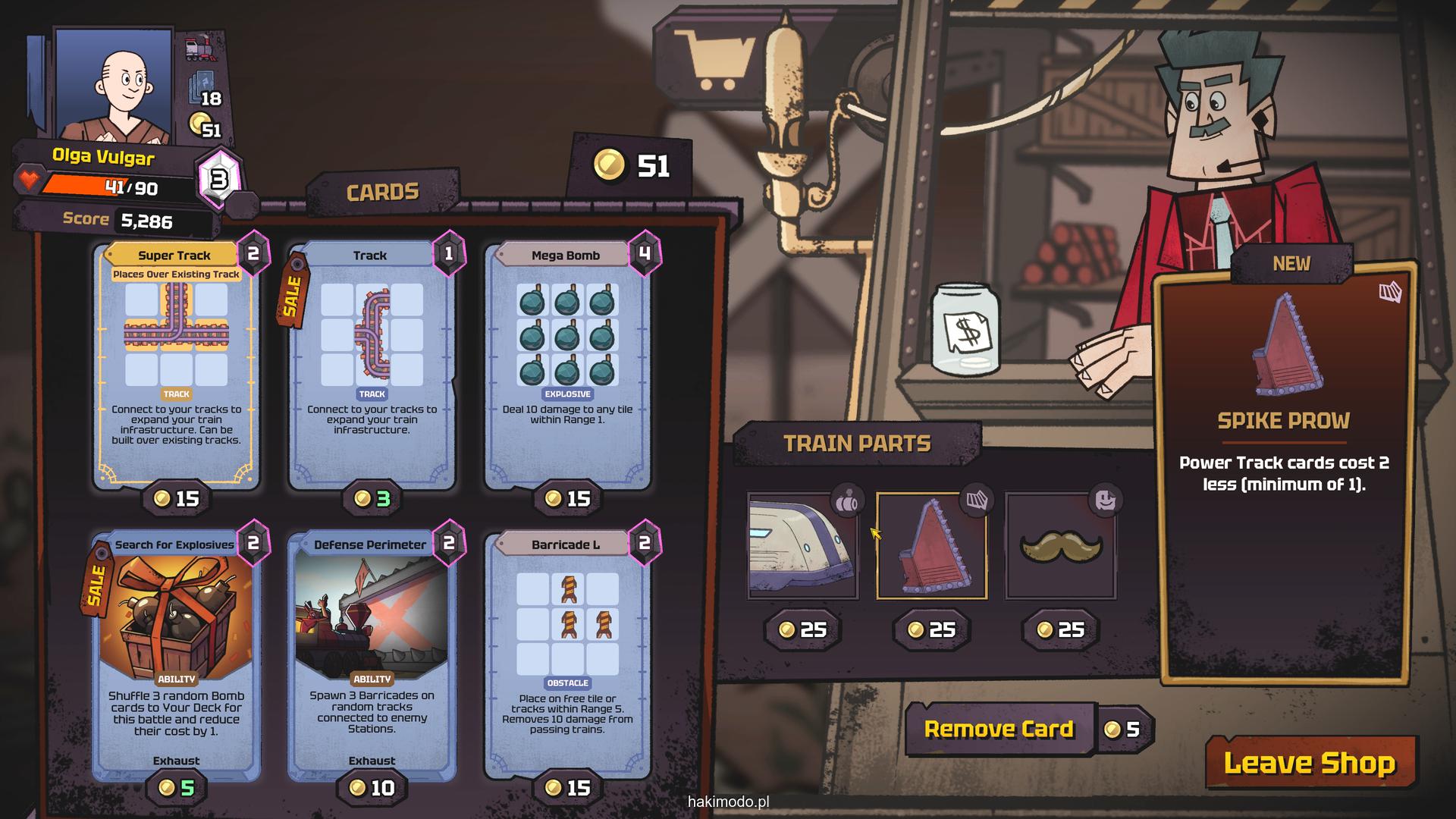
Task: Choose the Search for Explosives card
Action: click(176, 654)
